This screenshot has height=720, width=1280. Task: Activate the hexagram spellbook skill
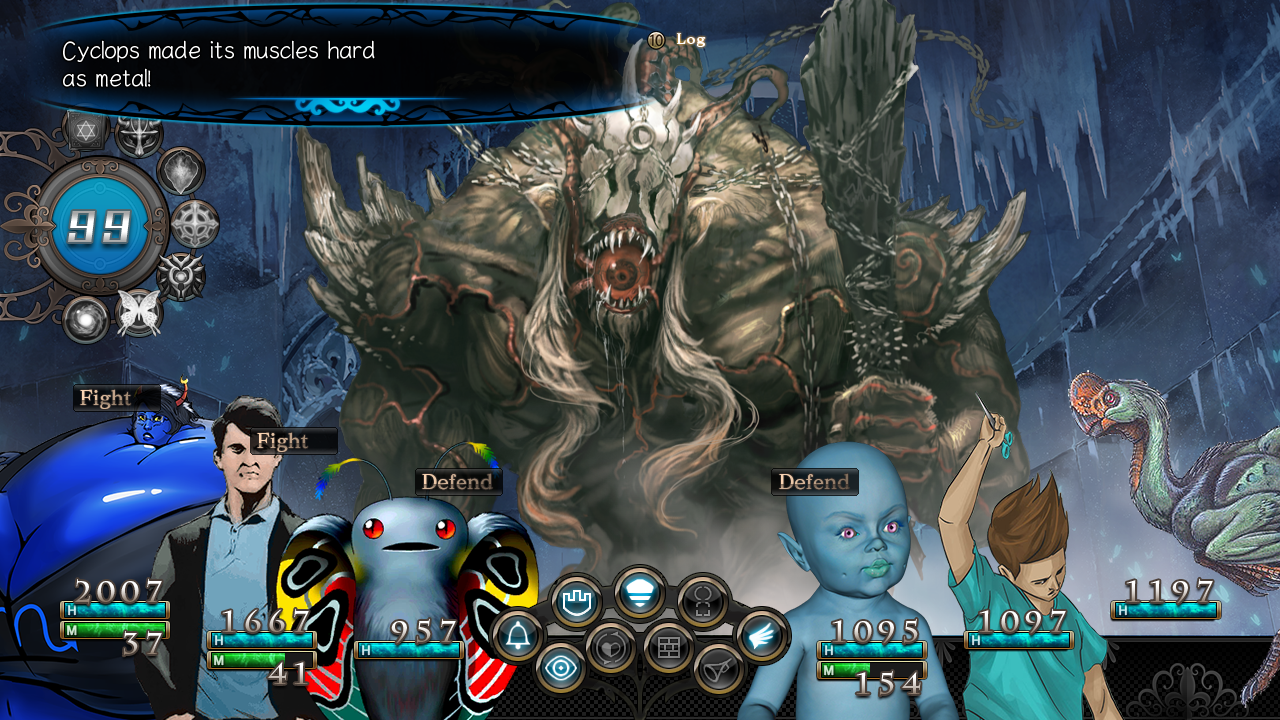point(86,130)
